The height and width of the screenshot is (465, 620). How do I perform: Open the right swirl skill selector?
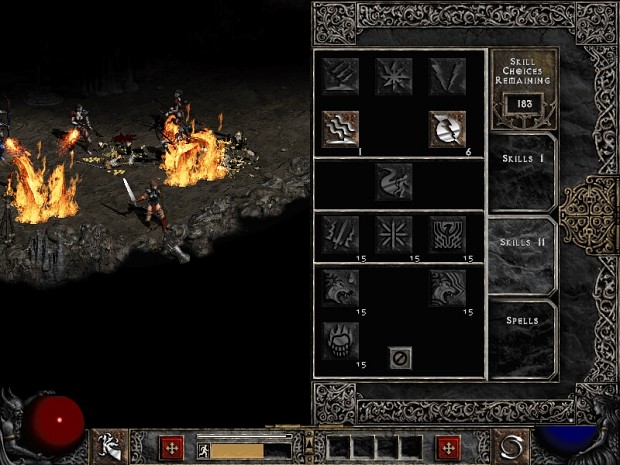point(510,446)
